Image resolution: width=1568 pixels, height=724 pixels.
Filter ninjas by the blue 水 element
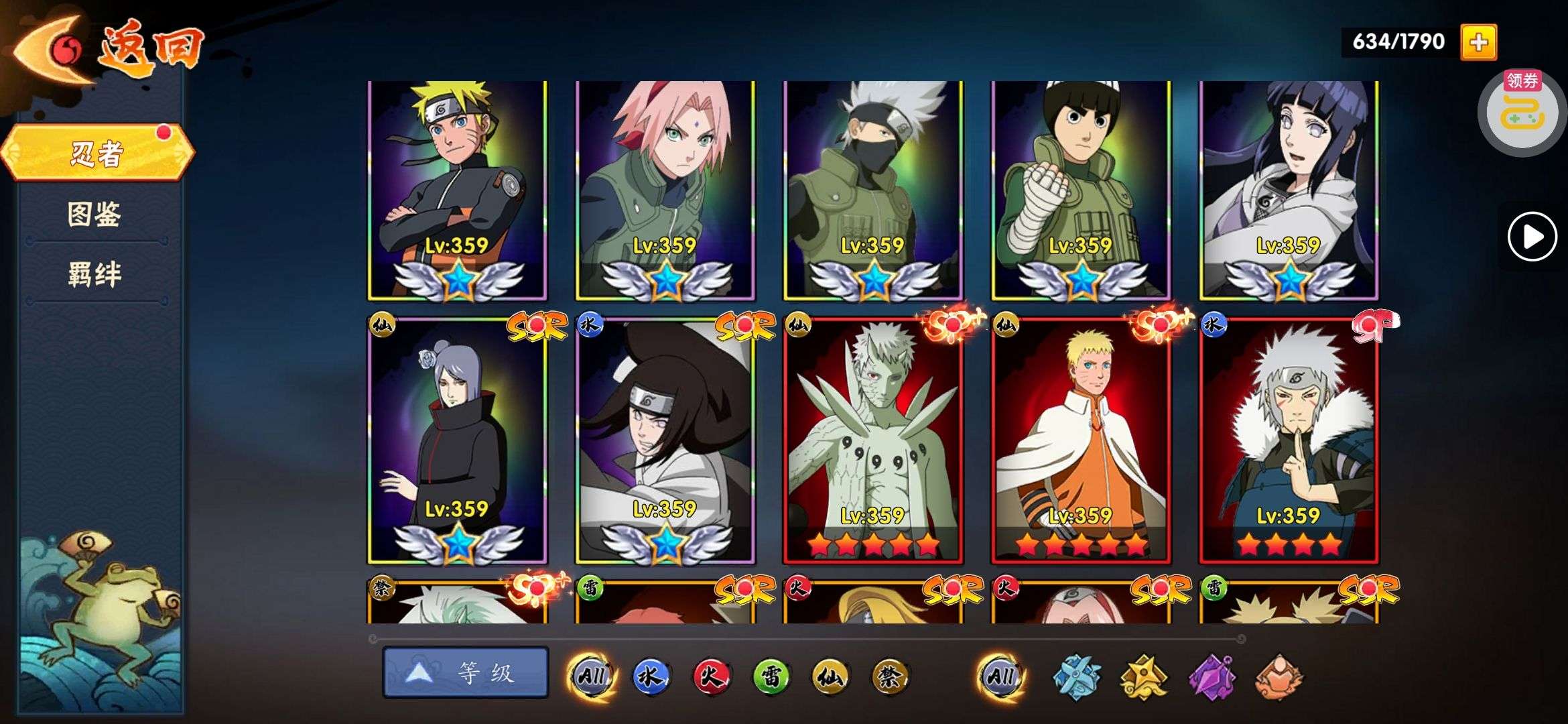[650, 676]
